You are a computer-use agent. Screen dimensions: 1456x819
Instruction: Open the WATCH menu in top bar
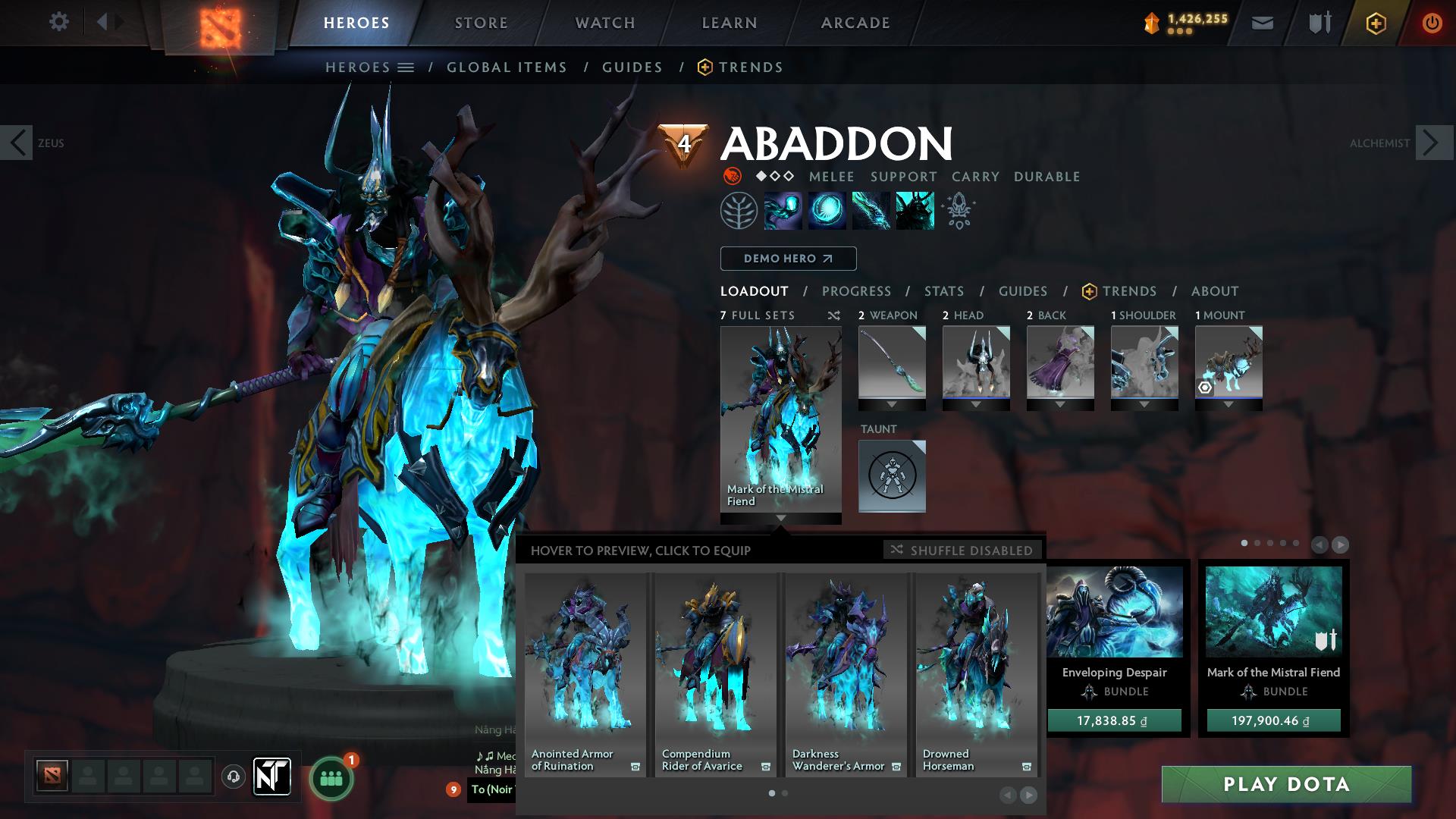(603, 23)
